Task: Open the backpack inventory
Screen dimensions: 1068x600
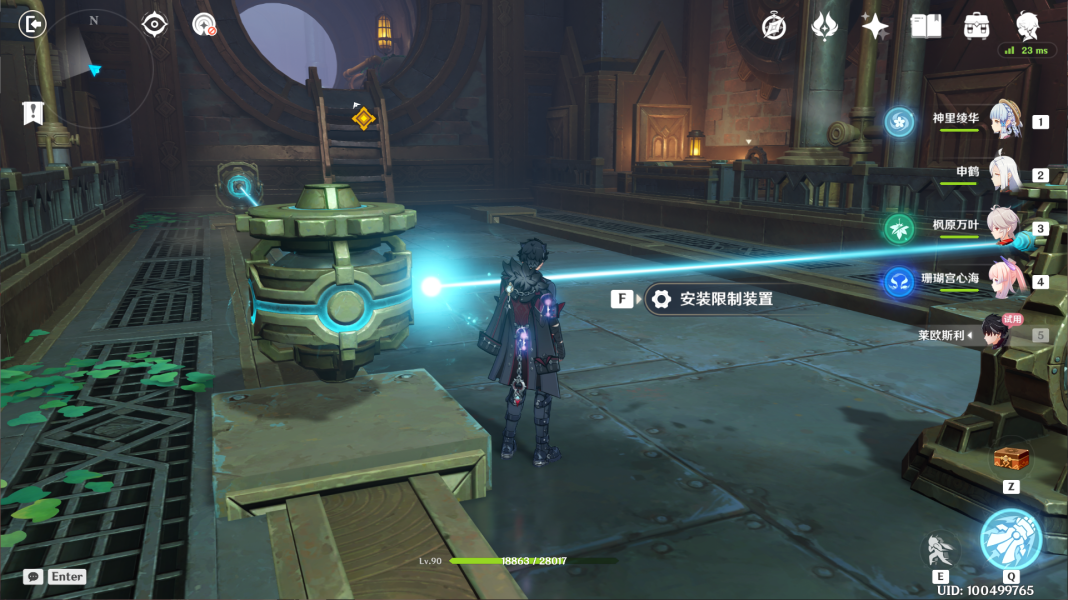Action: pyautogui.click(x=977, y=27)
